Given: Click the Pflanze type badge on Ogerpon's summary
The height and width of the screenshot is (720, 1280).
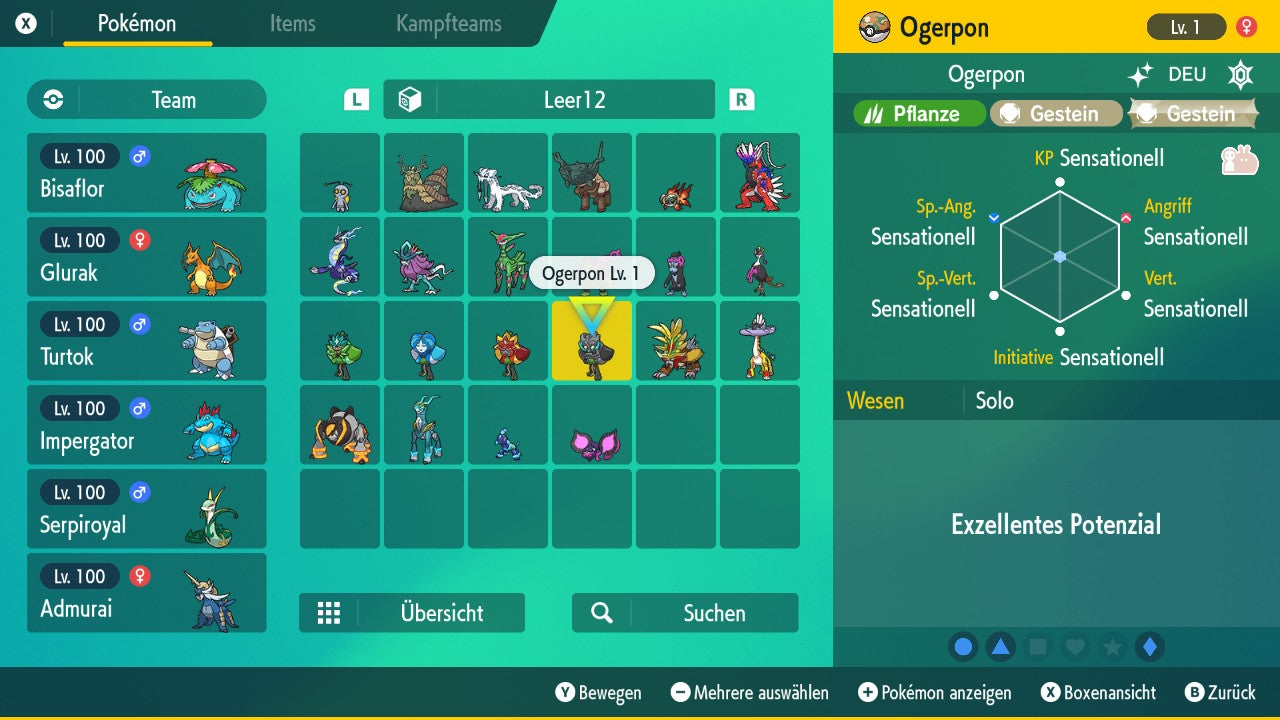Looking at the screenshot, I should (916, 113).
